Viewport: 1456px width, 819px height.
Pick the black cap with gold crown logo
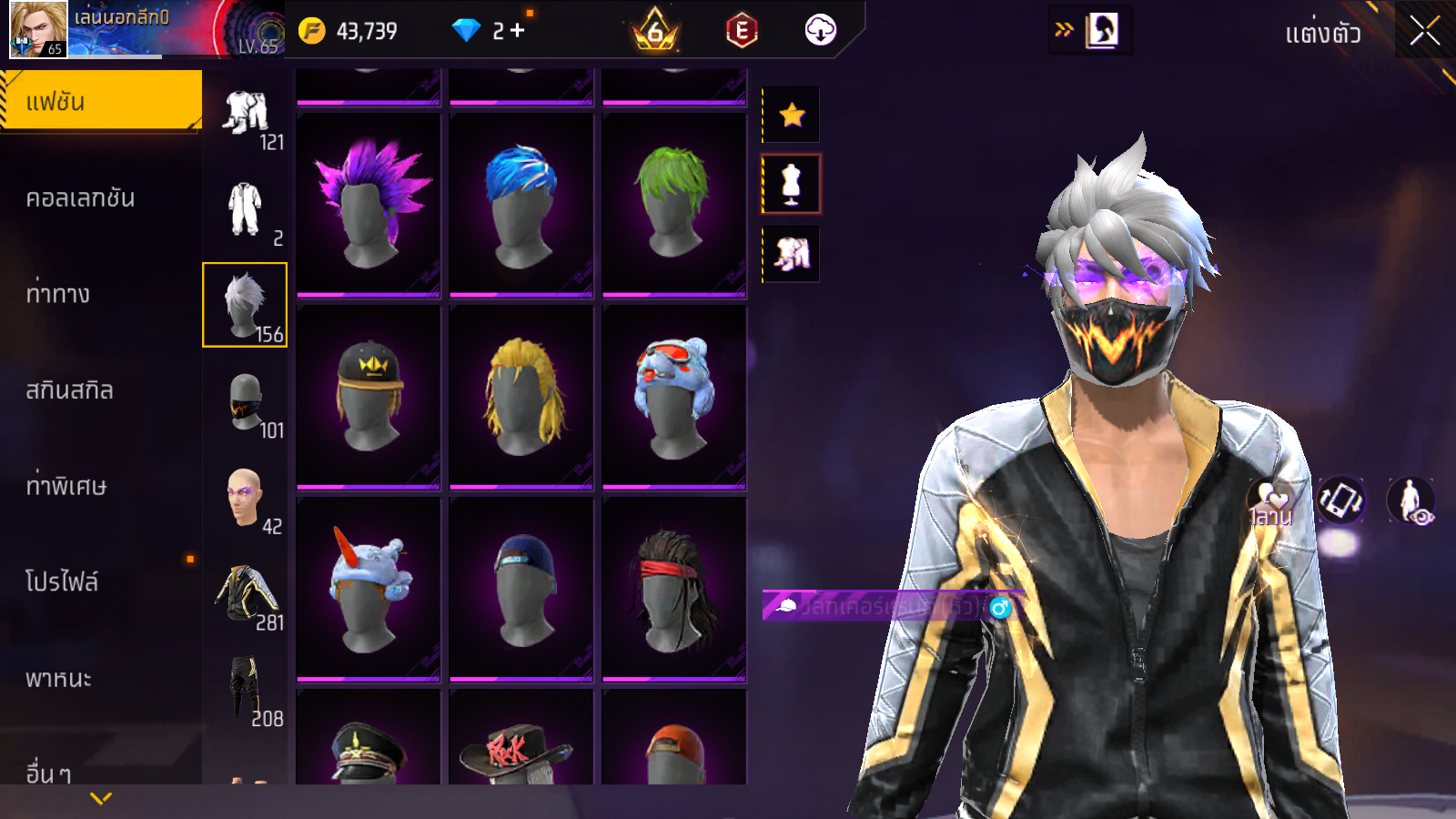click(x=369, y=396)
